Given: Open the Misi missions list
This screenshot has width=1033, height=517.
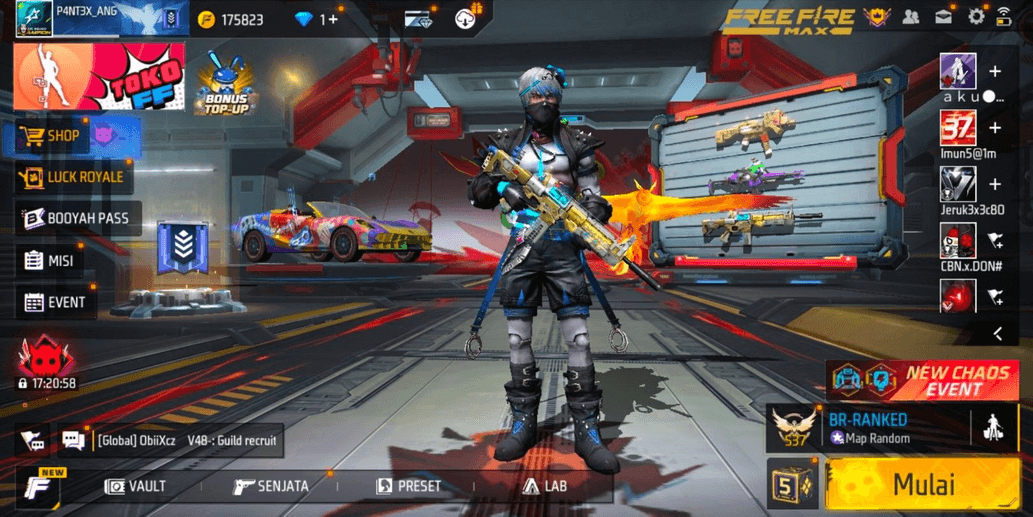Looking at the screenshot, I should pyautogui.click(x=50, y=261).
